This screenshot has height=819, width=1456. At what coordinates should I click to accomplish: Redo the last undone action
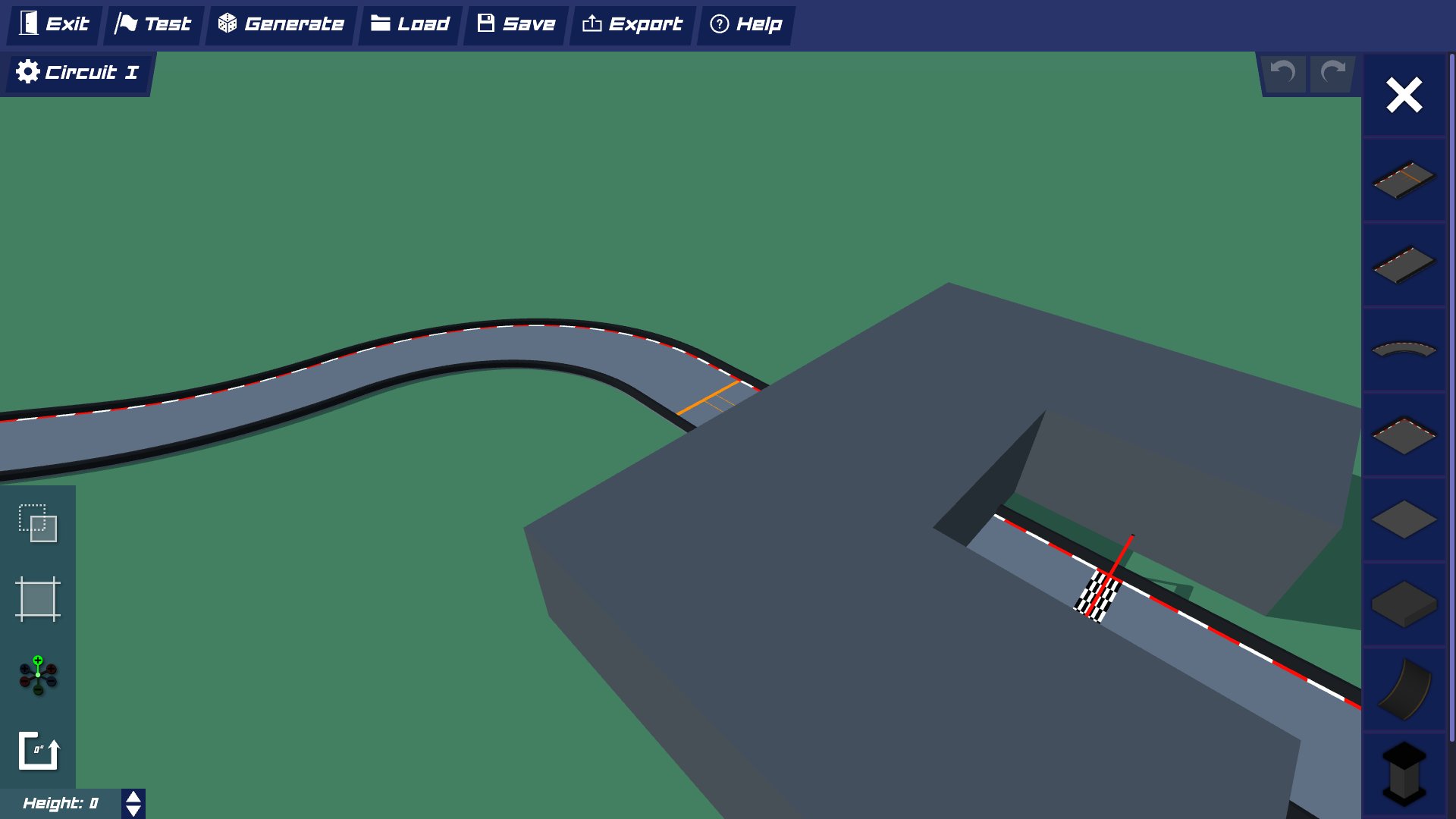1332,73
